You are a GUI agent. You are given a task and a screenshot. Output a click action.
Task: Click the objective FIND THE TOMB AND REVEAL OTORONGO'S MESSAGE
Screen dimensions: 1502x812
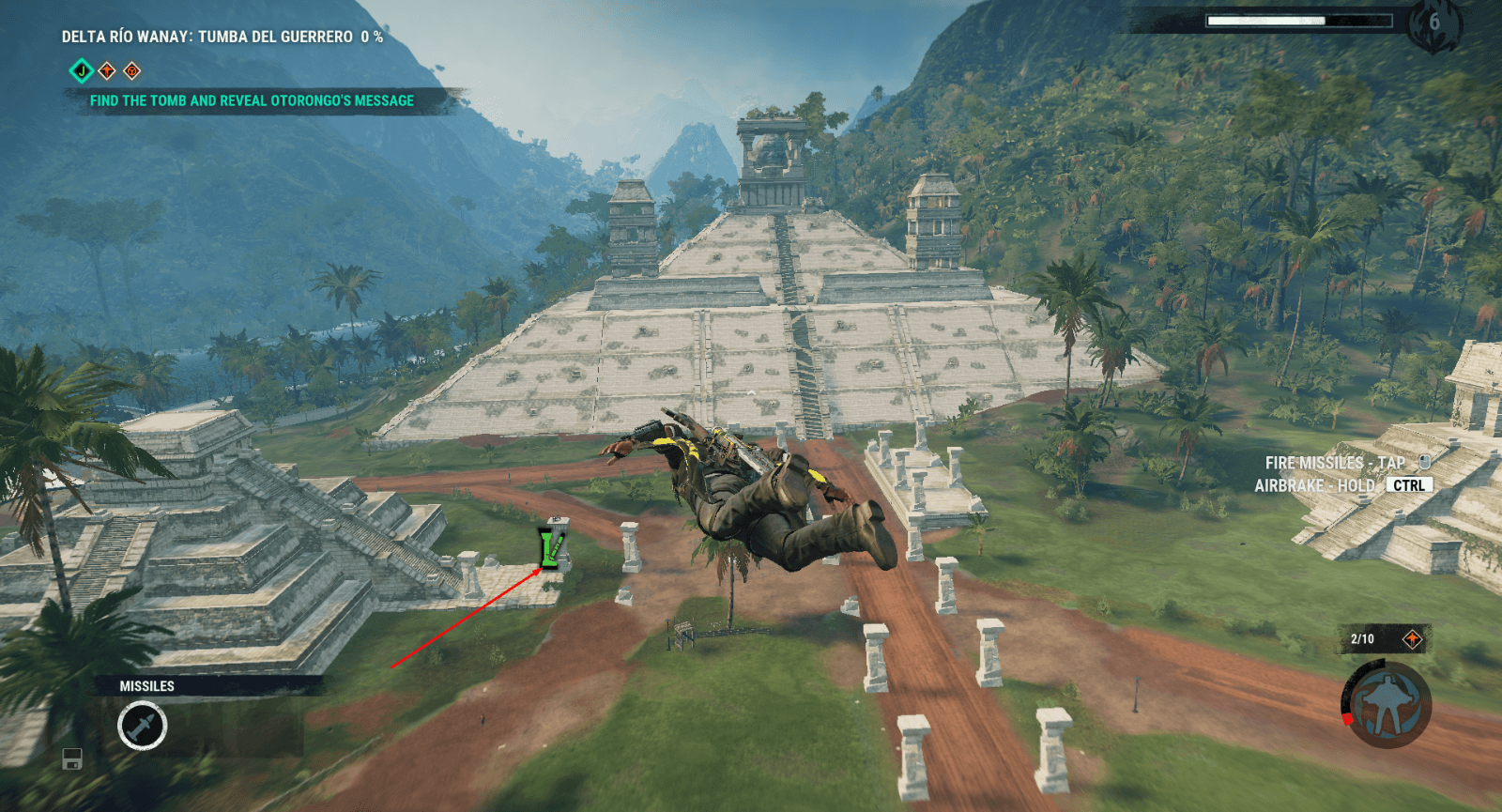pos(250,100)
